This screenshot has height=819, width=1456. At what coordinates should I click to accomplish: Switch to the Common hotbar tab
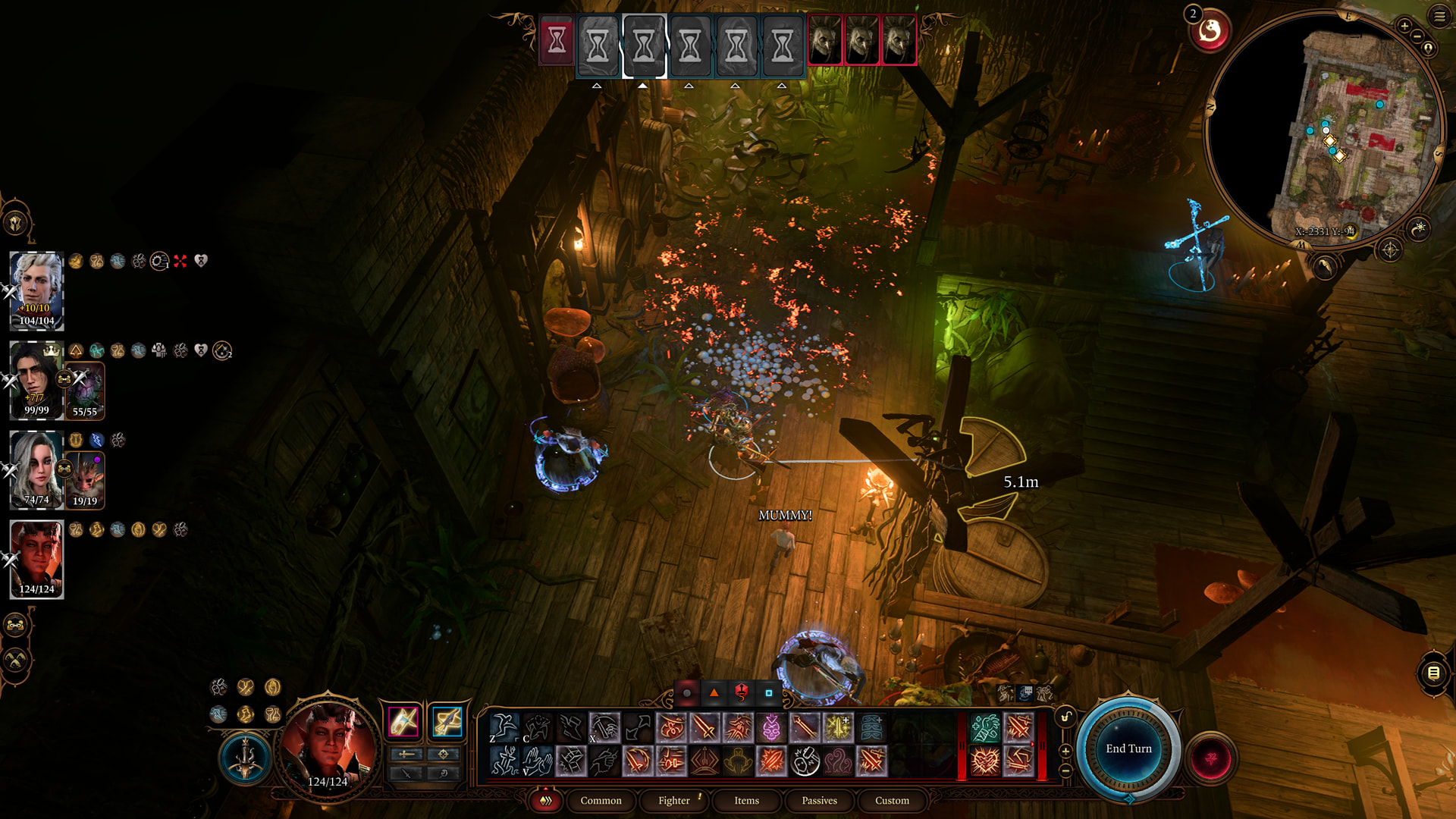pos(601,800)
